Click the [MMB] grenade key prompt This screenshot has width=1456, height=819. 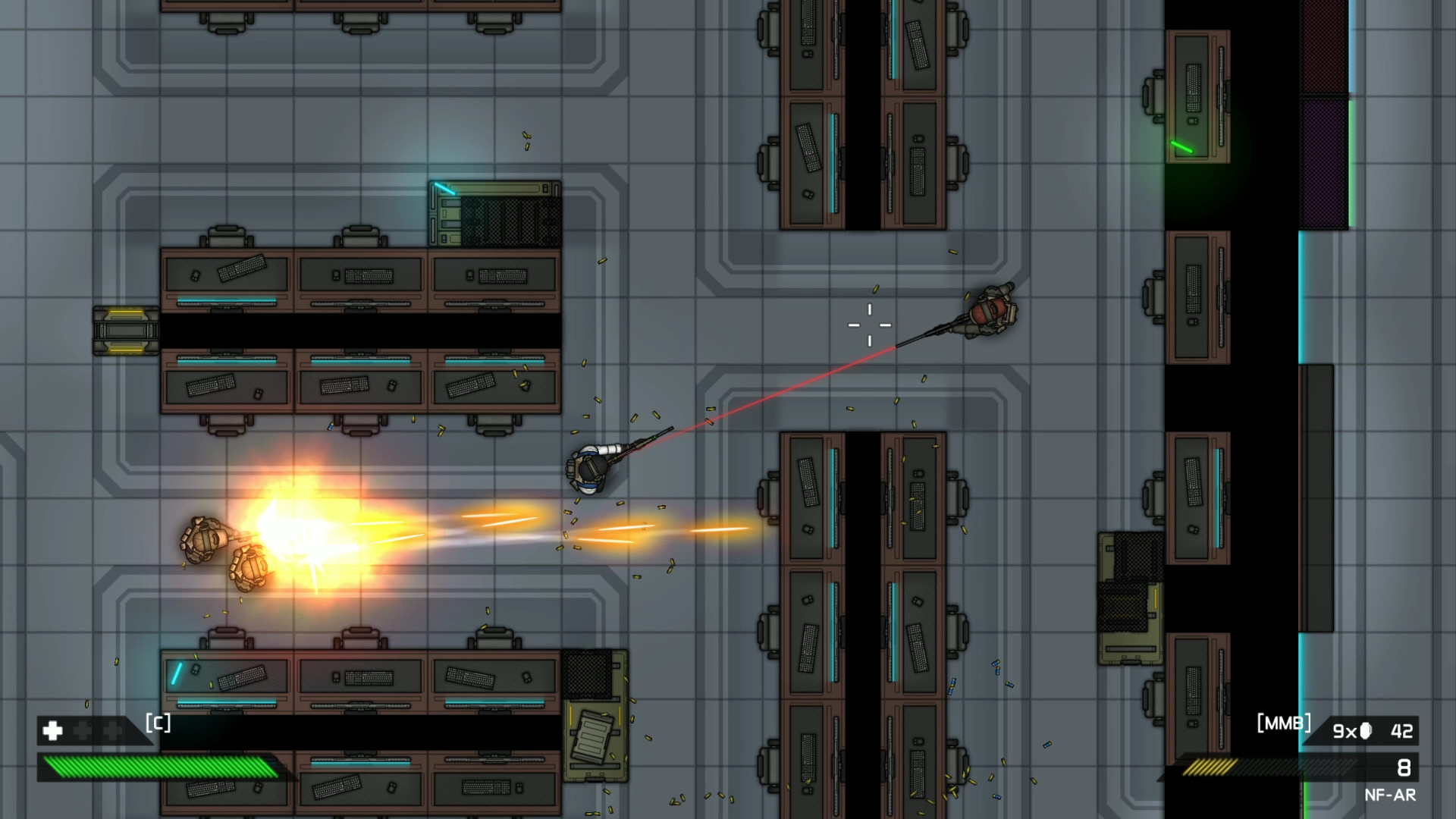1285,723
